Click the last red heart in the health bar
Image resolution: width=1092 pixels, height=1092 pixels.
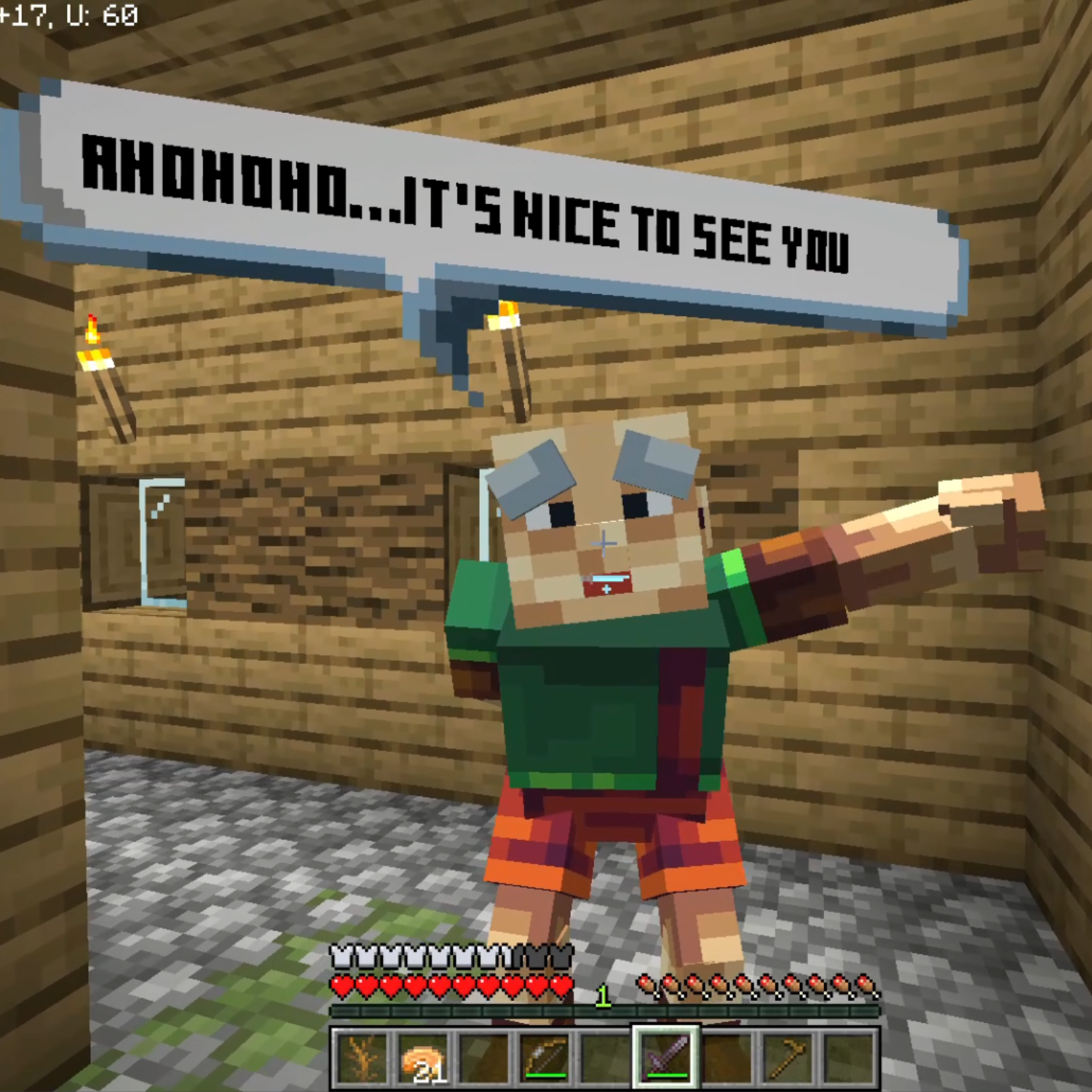[x=561, y=986]
